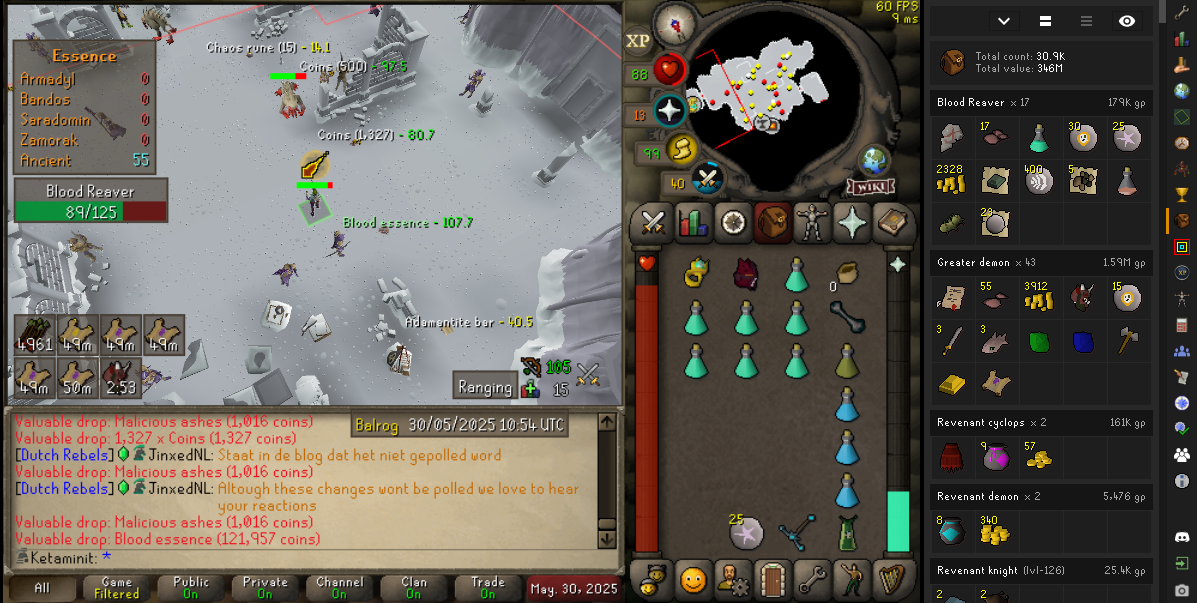Click the Wiki lookup button
The image size is (1197, 603).
(x=870, y=187)
